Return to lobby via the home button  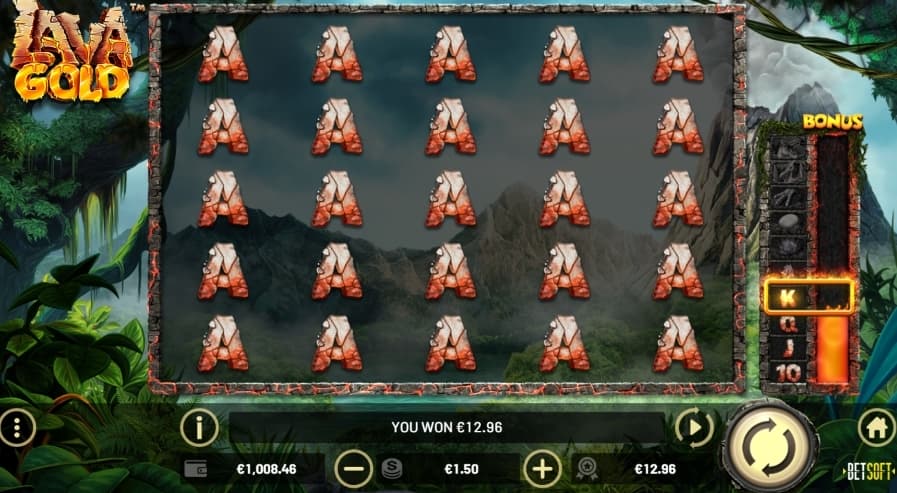click(x=876, y=427)
